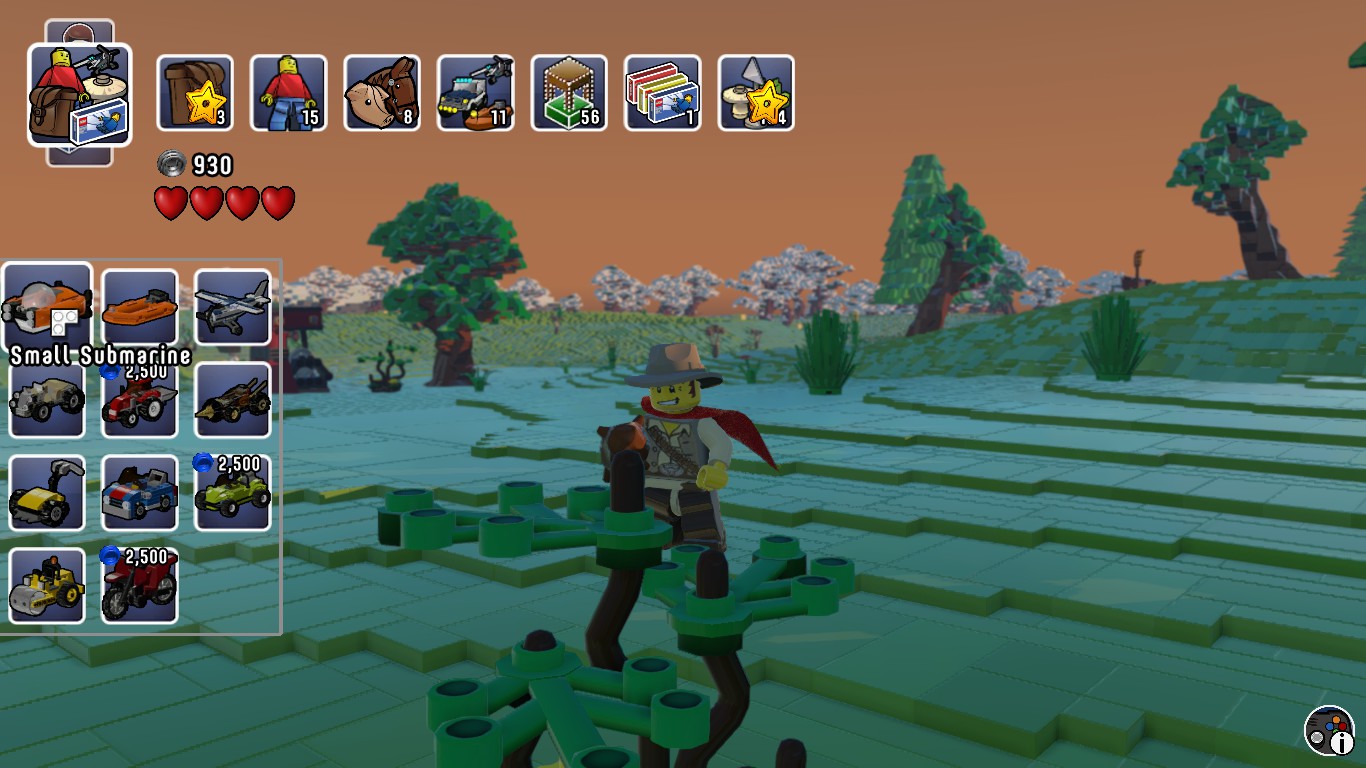The image size is (1366, 768).
Task: Open the vehicles category tab
Action: point(476,93)
